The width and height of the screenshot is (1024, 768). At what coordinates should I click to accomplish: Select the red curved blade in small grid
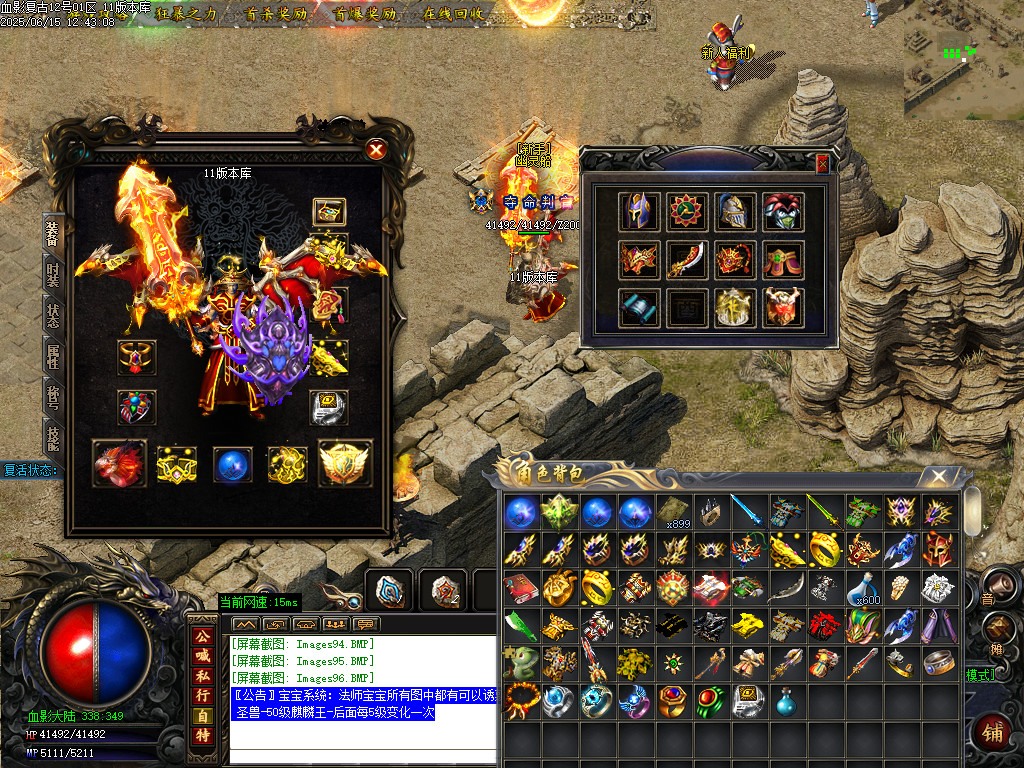686,260
